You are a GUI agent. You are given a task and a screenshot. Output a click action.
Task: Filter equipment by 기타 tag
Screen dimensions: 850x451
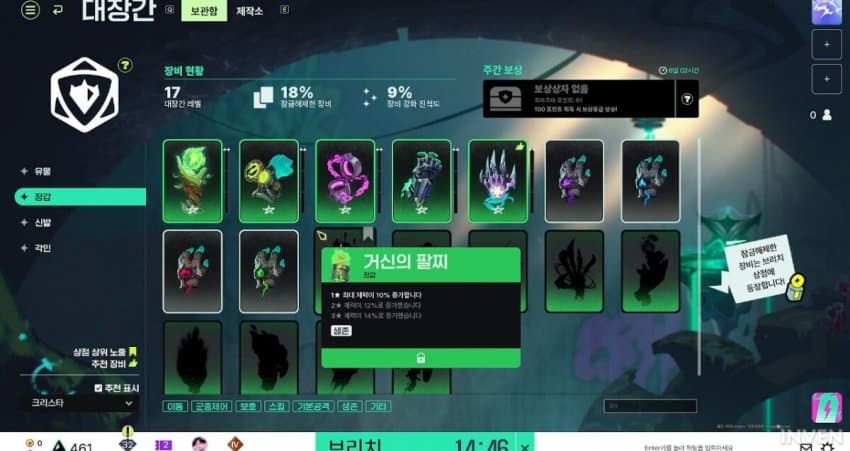tap(379, 406)
